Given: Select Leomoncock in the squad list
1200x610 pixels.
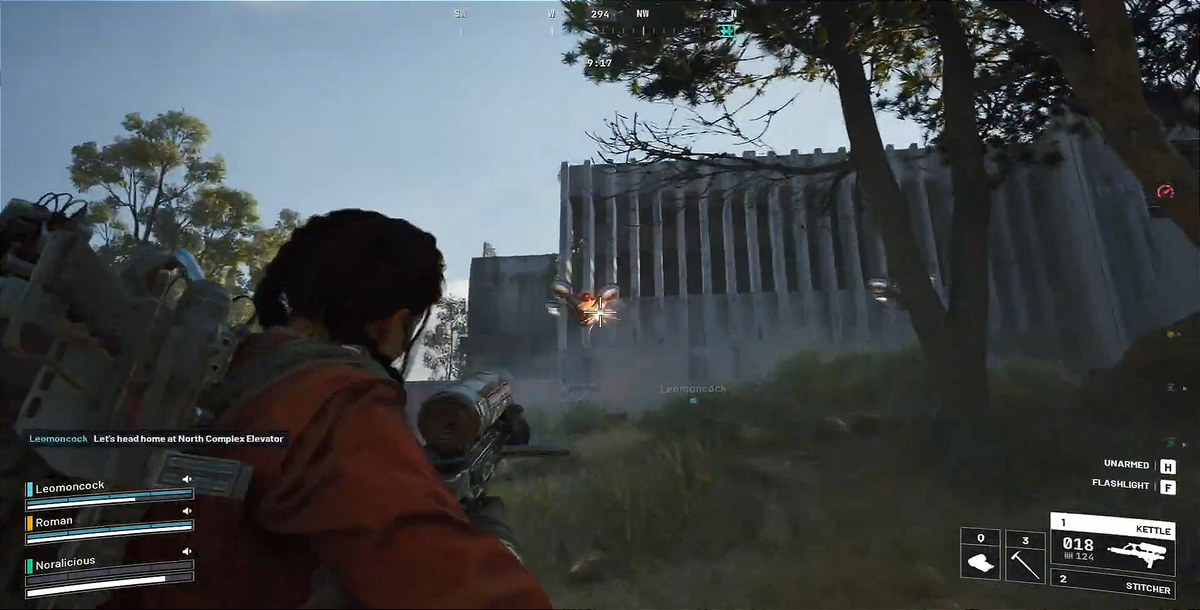Looking at the screenshot, I should tap(70, 489).
